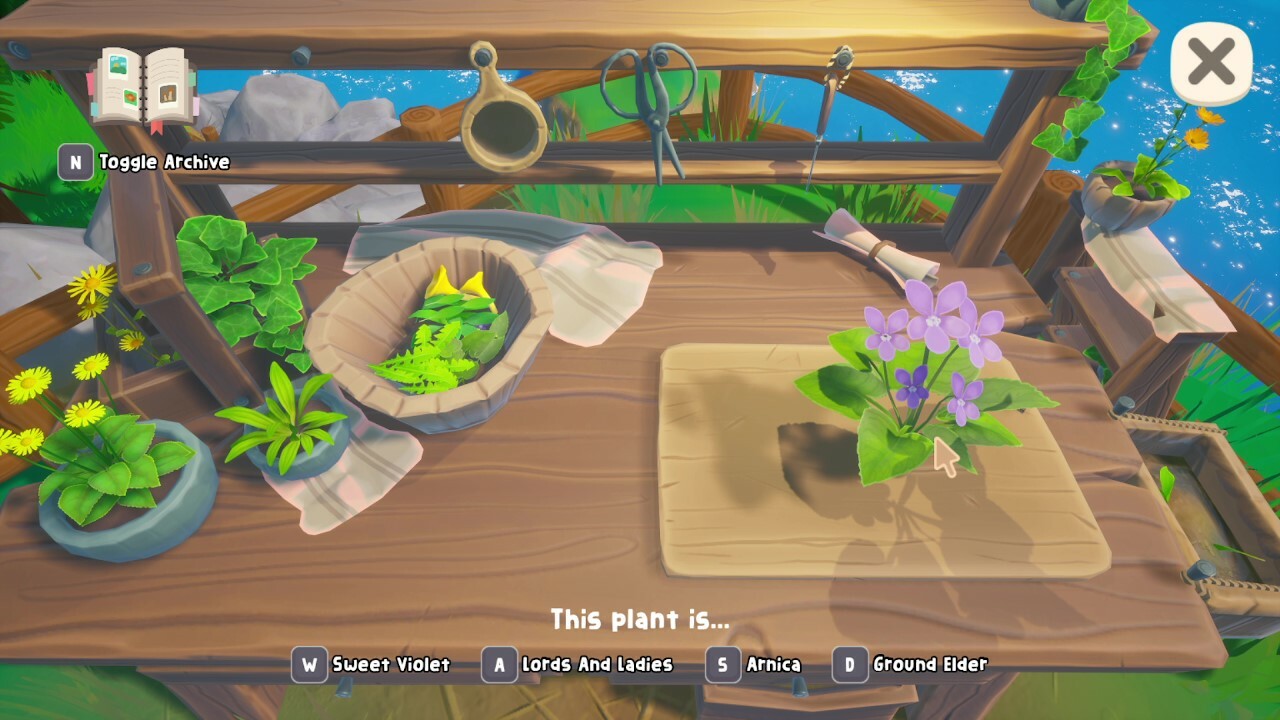1280x720 pixels.
Task: Select Lords And Ladies as the plant
Action: pyautogui.click(x=578, y=664)
